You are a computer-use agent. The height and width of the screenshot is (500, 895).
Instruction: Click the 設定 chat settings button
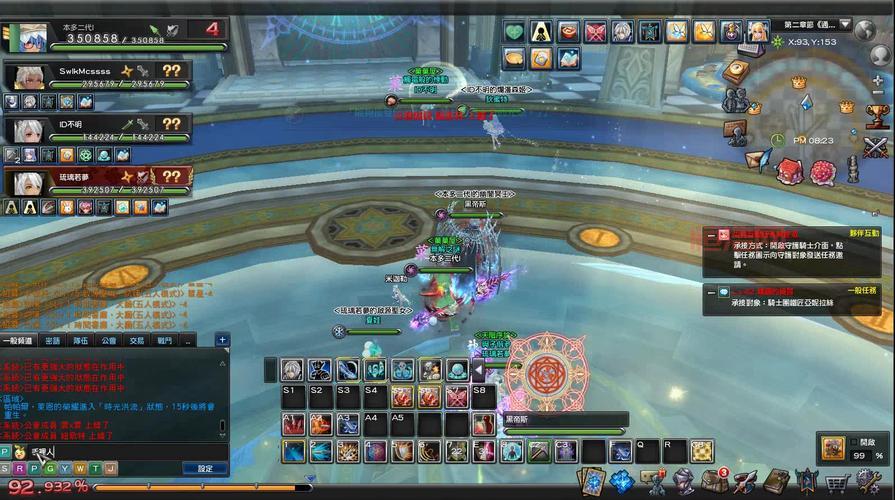[x=205, y=468]
